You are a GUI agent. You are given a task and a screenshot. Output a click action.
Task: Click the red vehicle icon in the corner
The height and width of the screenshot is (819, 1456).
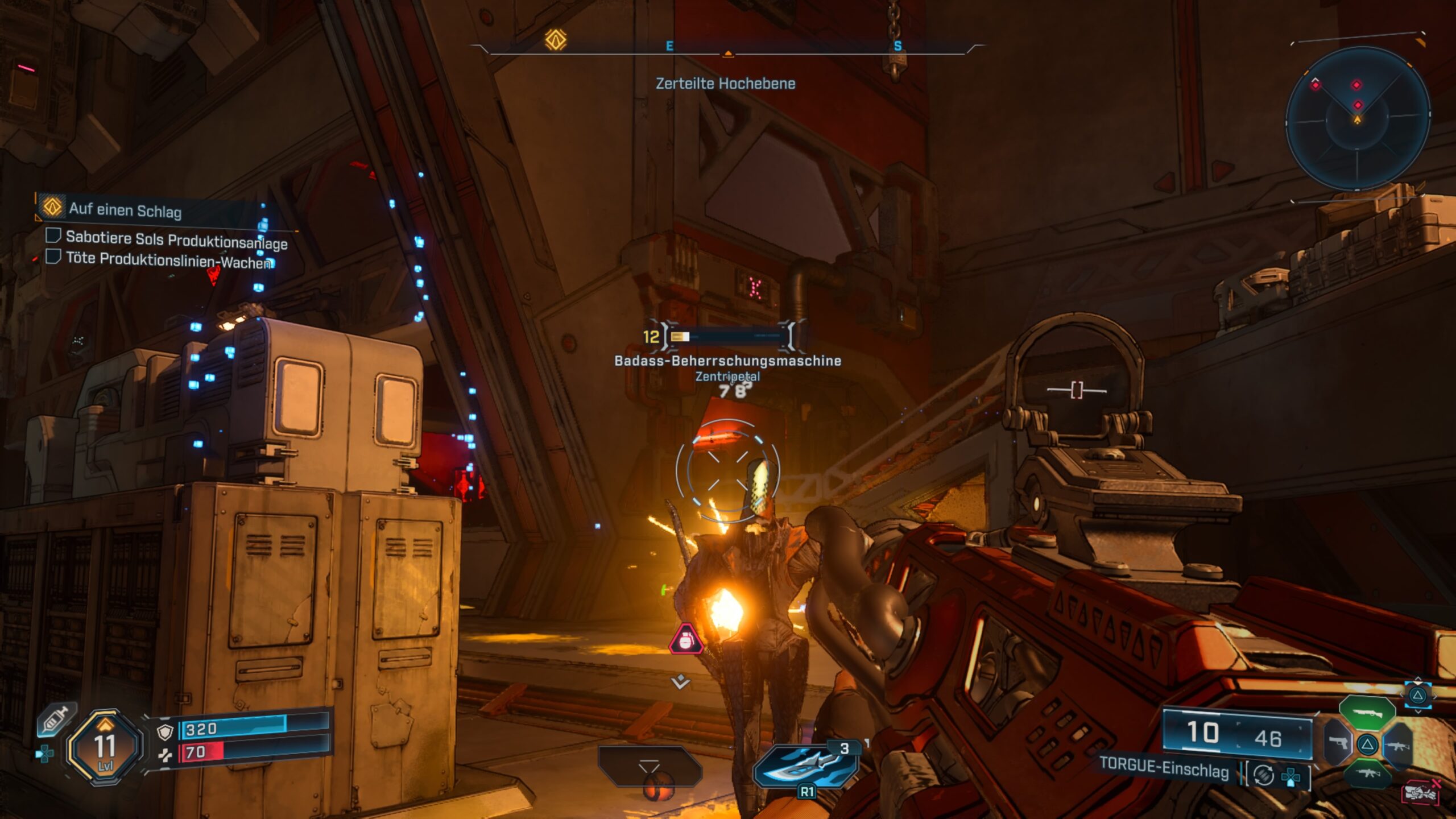pos(1420,792)
